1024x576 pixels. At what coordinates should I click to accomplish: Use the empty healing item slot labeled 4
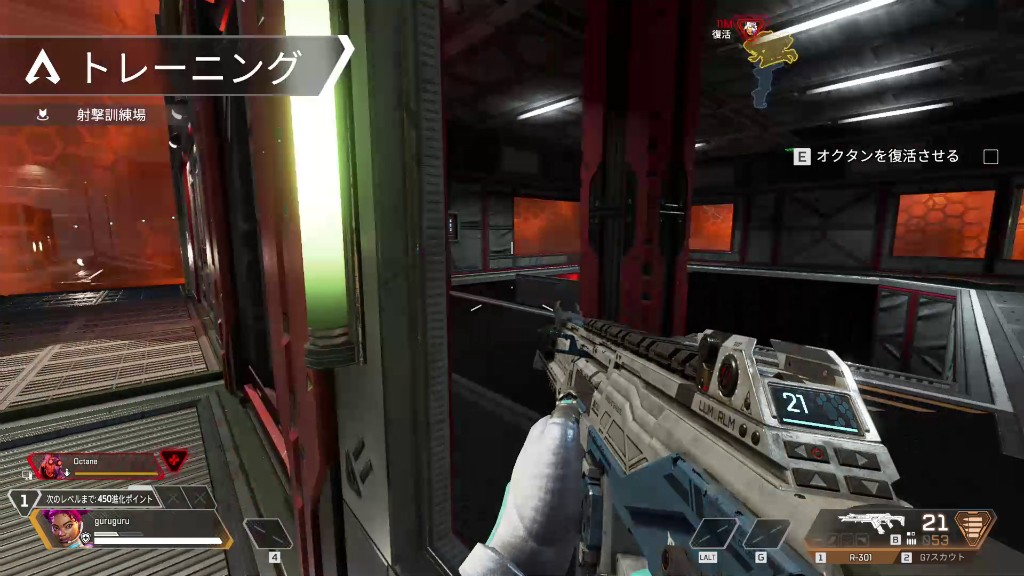[268, 534]
